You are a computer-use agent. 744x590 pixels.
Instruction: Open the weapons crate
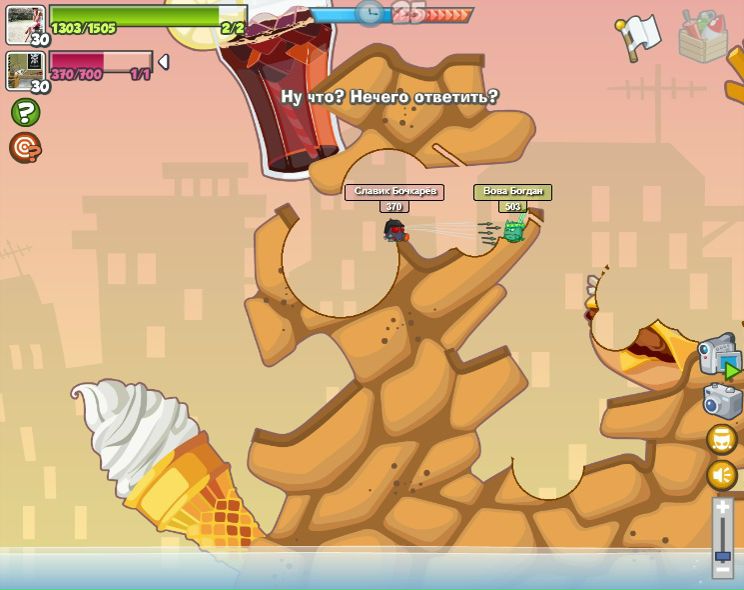703,36
